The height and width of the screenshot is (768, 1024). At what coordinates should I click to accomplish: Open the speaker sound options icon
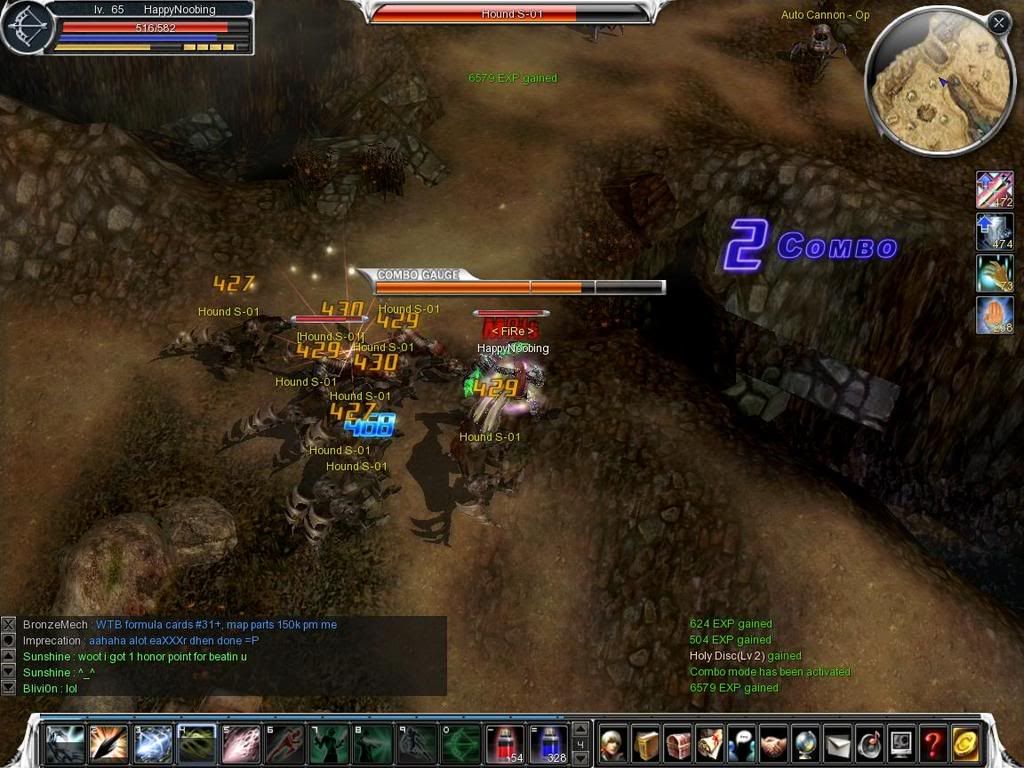[870, 744]
